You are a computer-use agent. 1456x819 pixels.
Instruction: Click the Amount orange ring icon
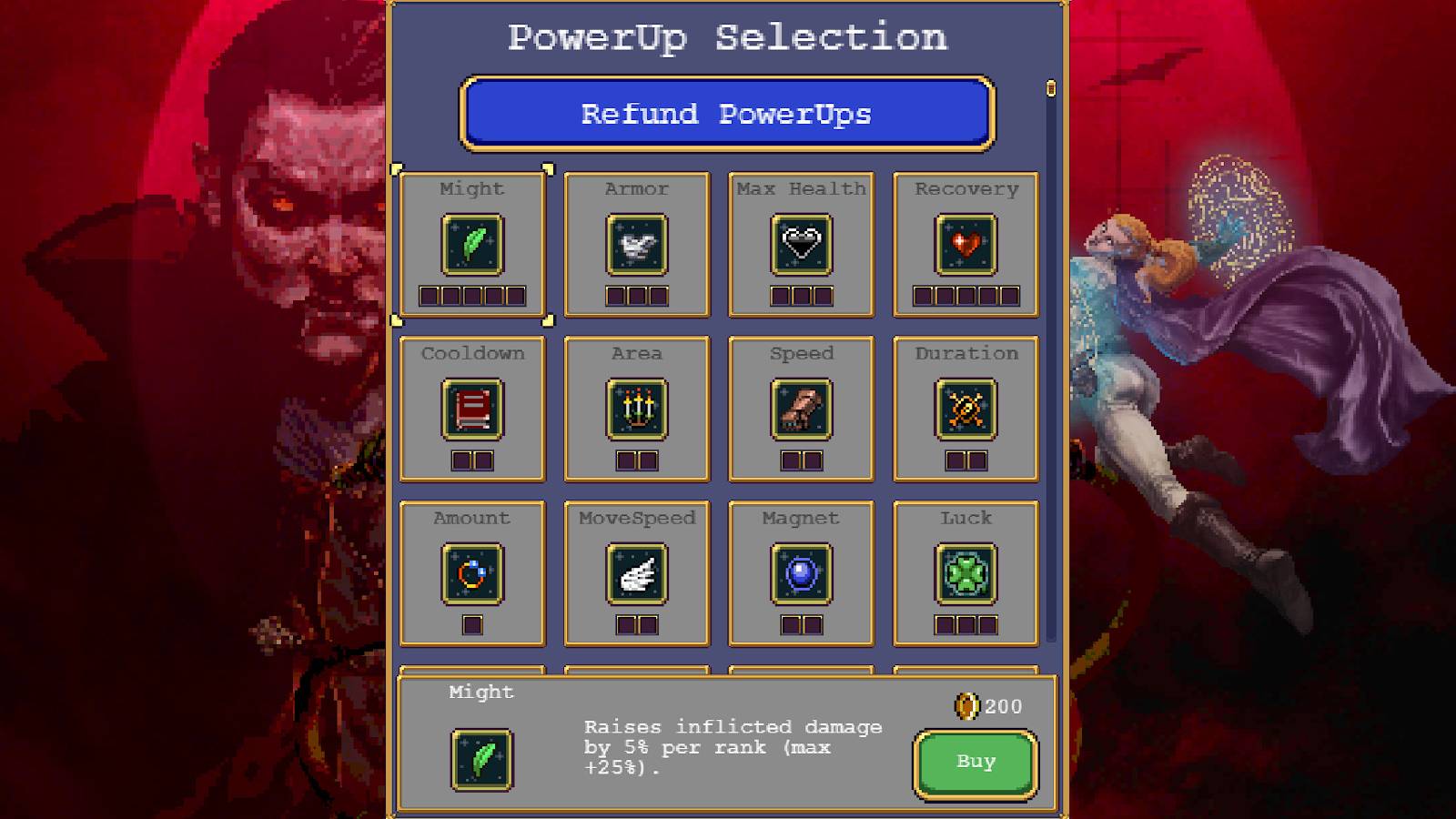[x=472, y=573]
